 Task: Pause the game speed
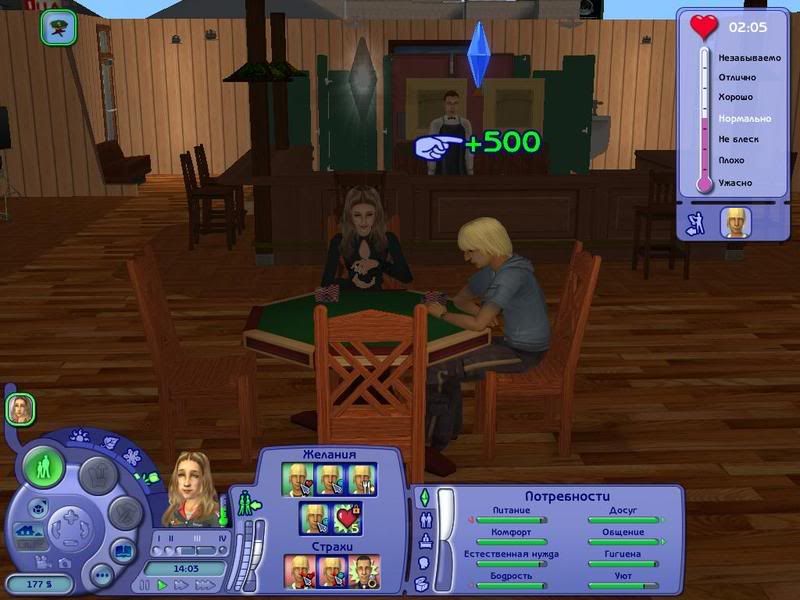(x=145, y=584)
